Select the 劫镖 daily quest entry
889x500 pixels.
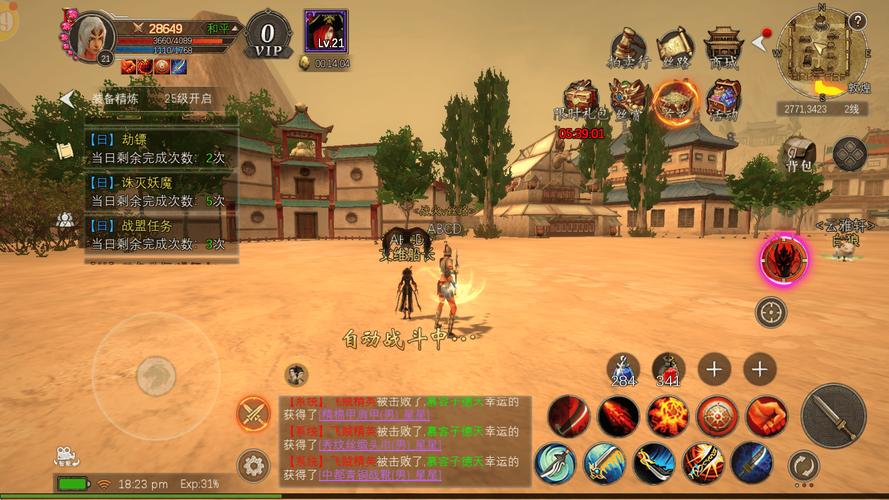[x=160, y=149]
